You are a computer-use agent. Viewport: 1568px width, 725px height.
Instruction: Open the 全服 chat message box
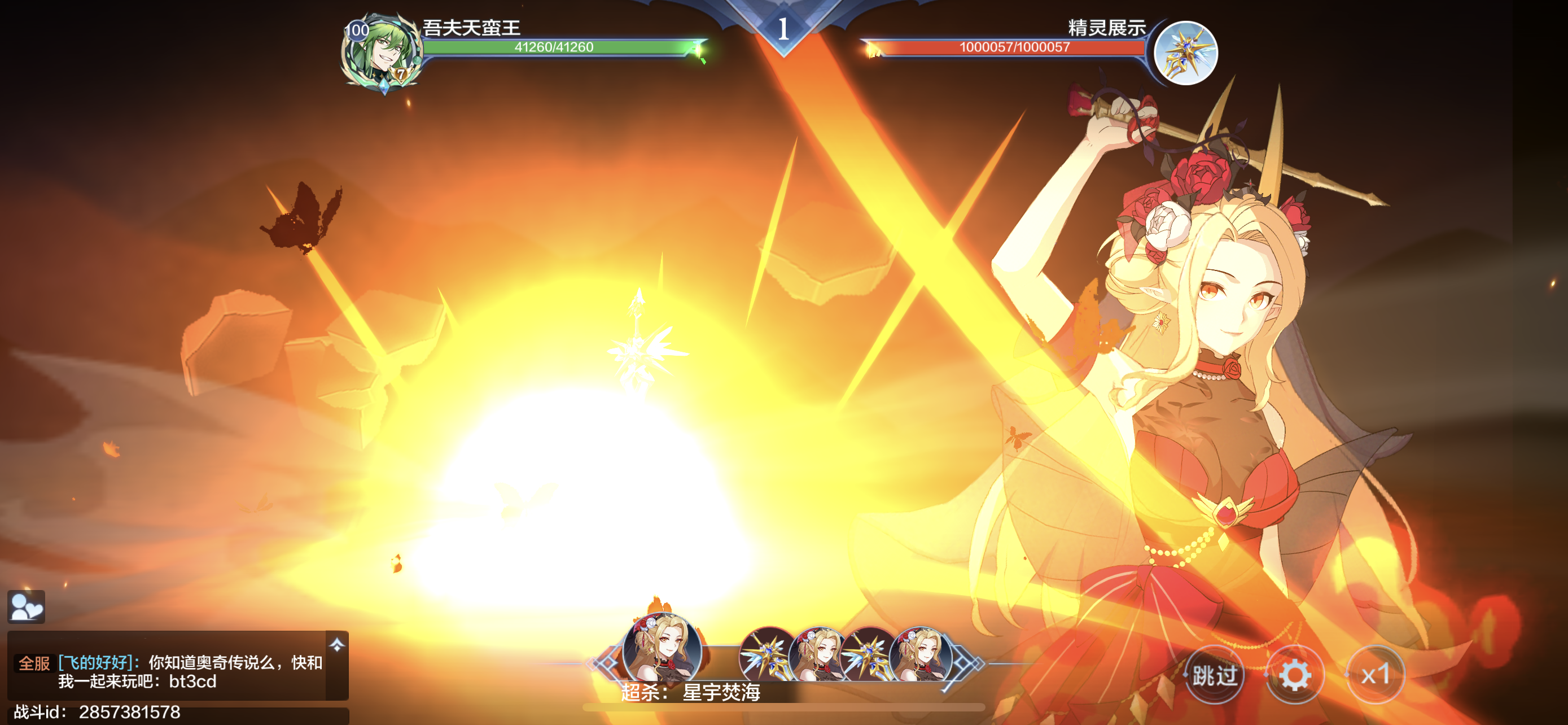(x=170, y=671)
